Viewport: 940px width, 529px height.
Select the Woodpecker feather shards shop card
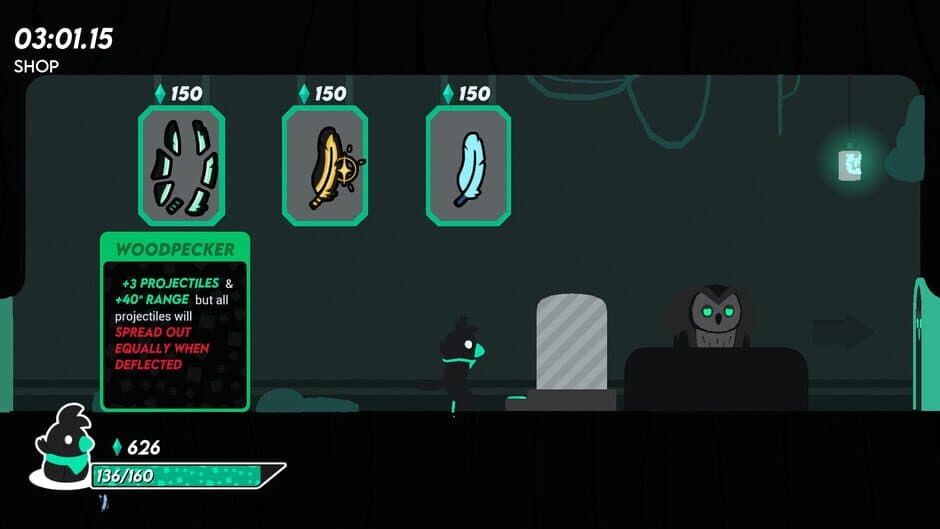point(181,166)
